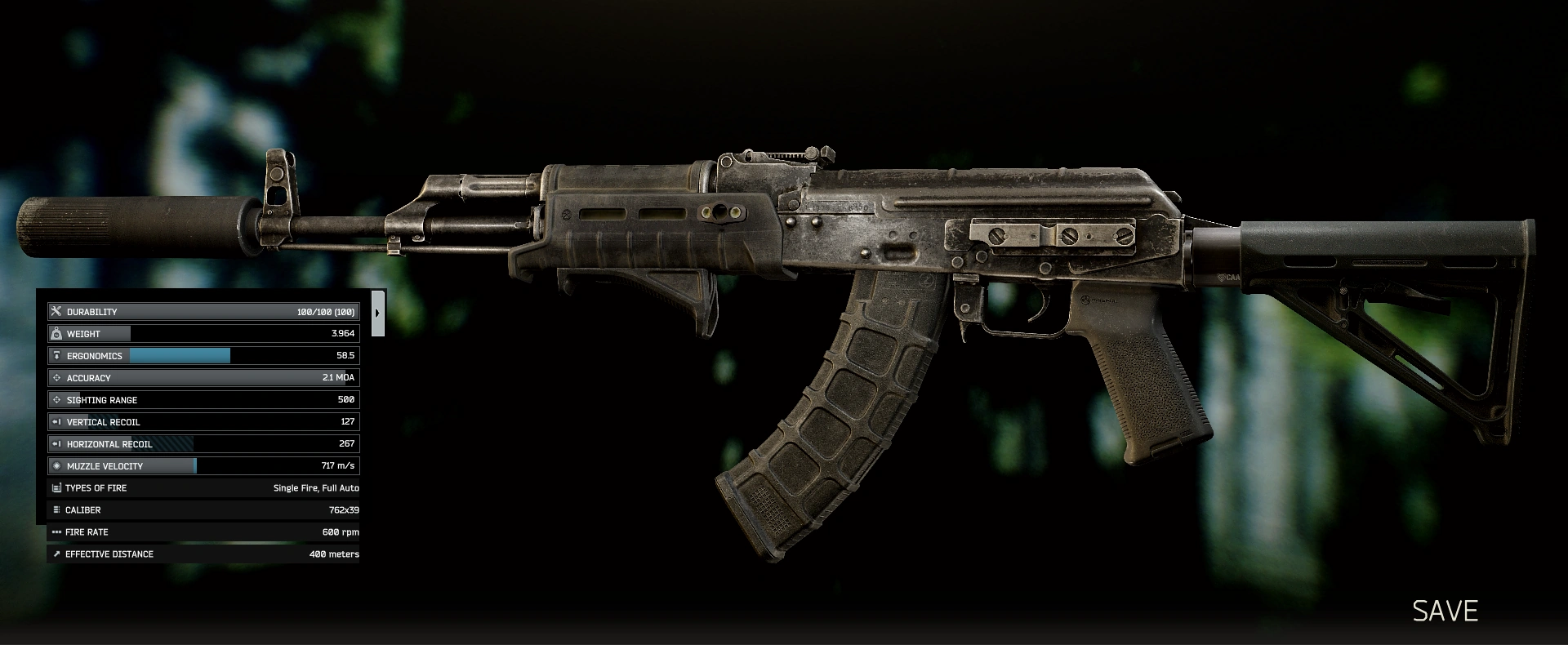Image resolution: width=1568 pixels, height=645 pixels.
Task: Click the Effective Distance arrow icon
Action: [56, 554]
